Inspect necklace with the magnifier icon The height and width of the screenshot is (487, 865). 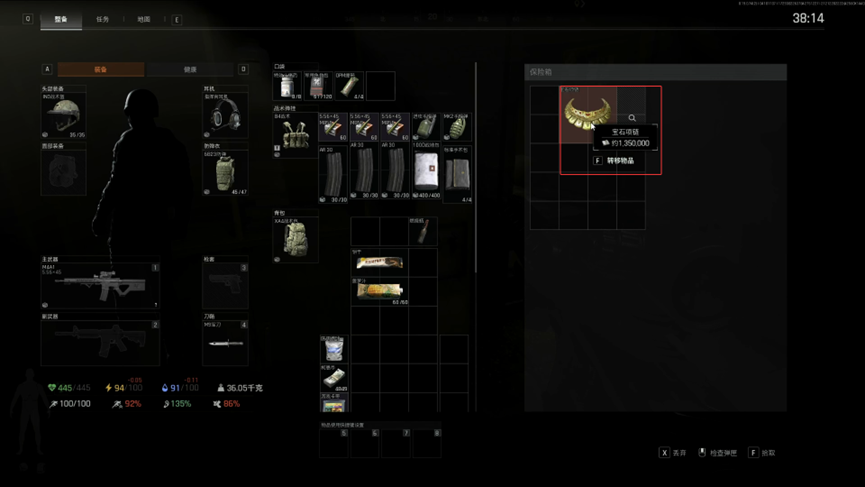(x=632, y=118)
